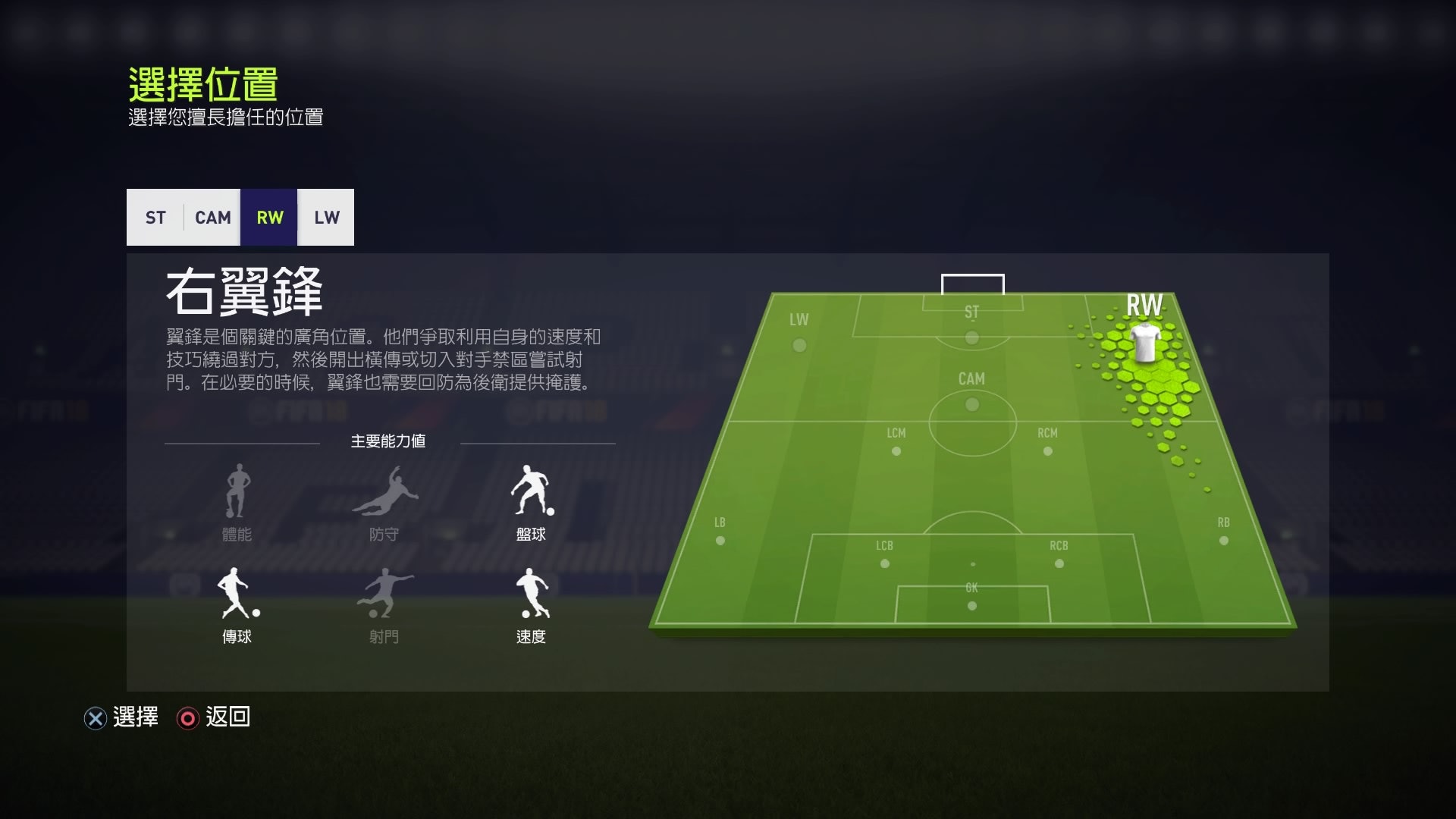Click the circle button icon next to 返回
Image resolution: width=1456 pixels, height=819 pixels.
(x=187, y=718)
